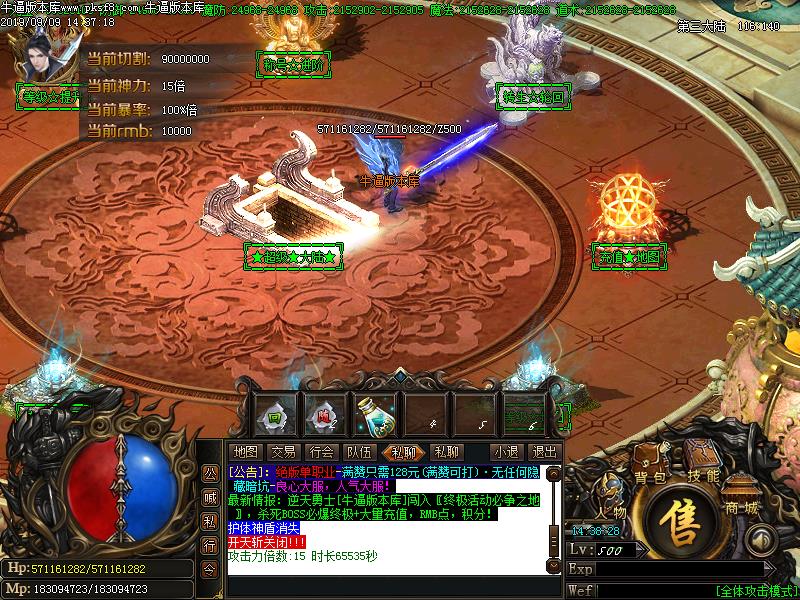Switch chat channel to 私 private
The height and width of the screenshot is (600, 800).
[x=209, y=521]
